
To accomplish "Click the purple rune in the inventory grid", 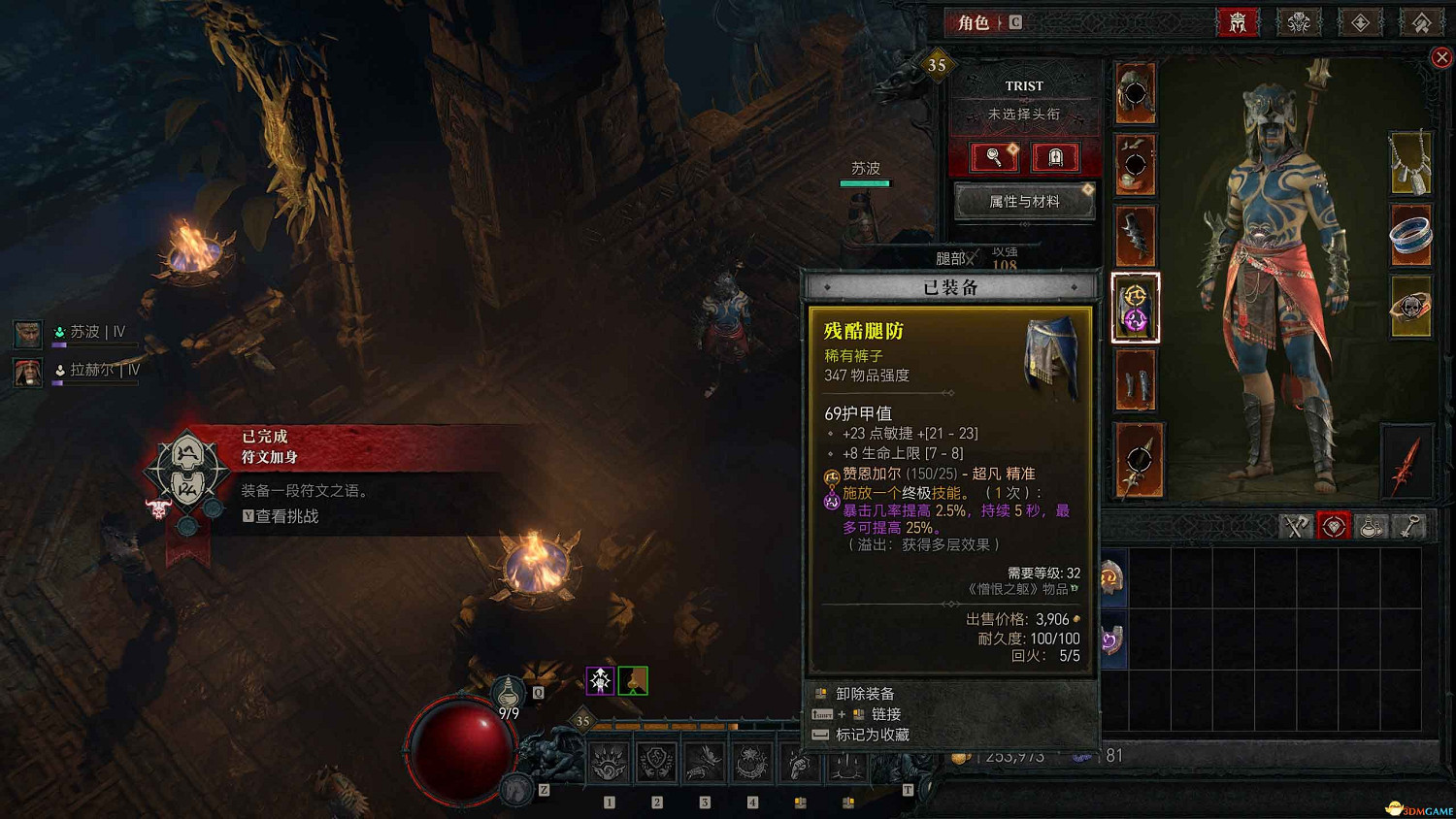I will pyautogui.click(x=1112, y=639).
